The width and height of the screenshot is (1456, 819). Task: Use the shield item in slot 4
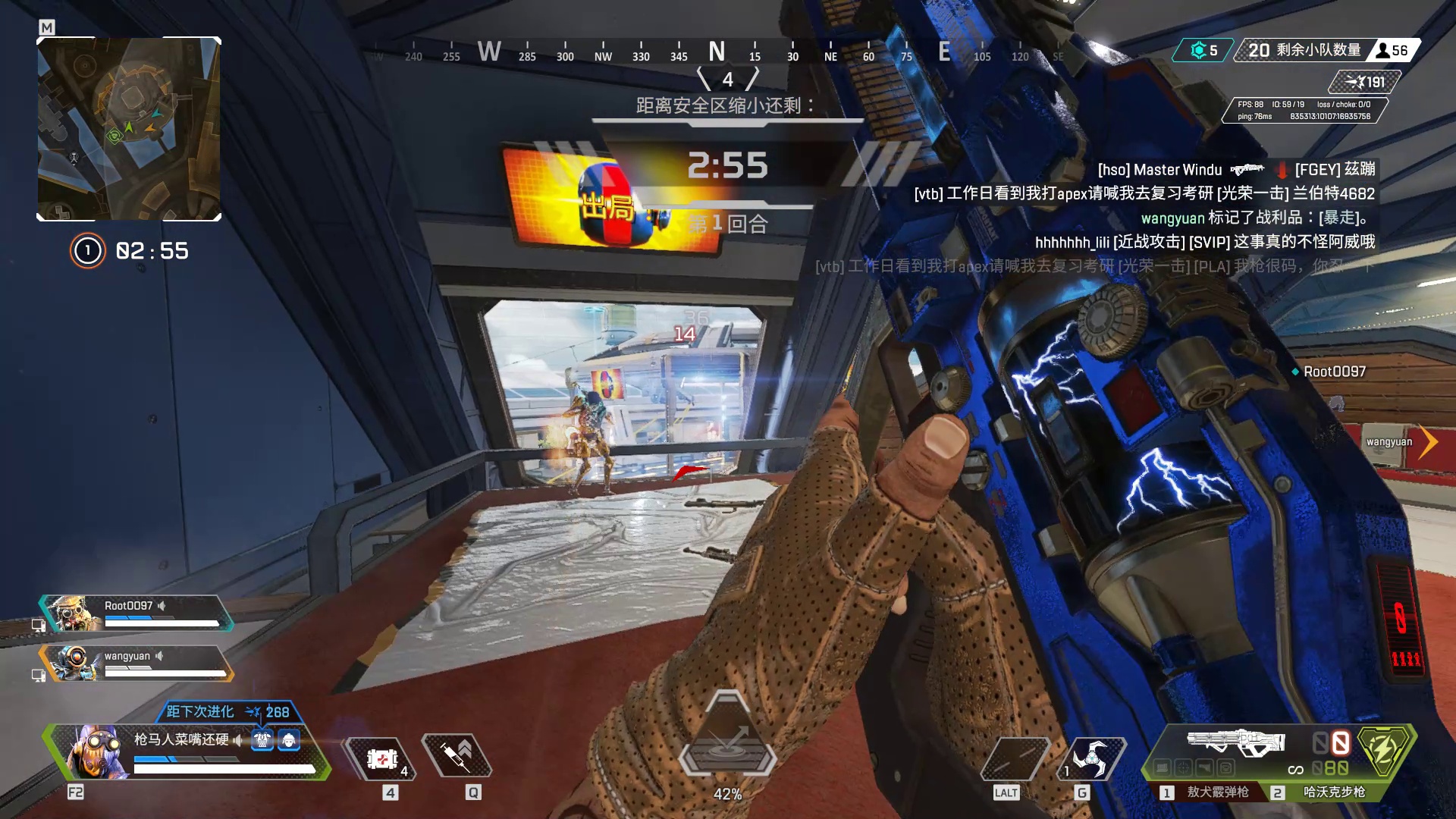[382, 758]
